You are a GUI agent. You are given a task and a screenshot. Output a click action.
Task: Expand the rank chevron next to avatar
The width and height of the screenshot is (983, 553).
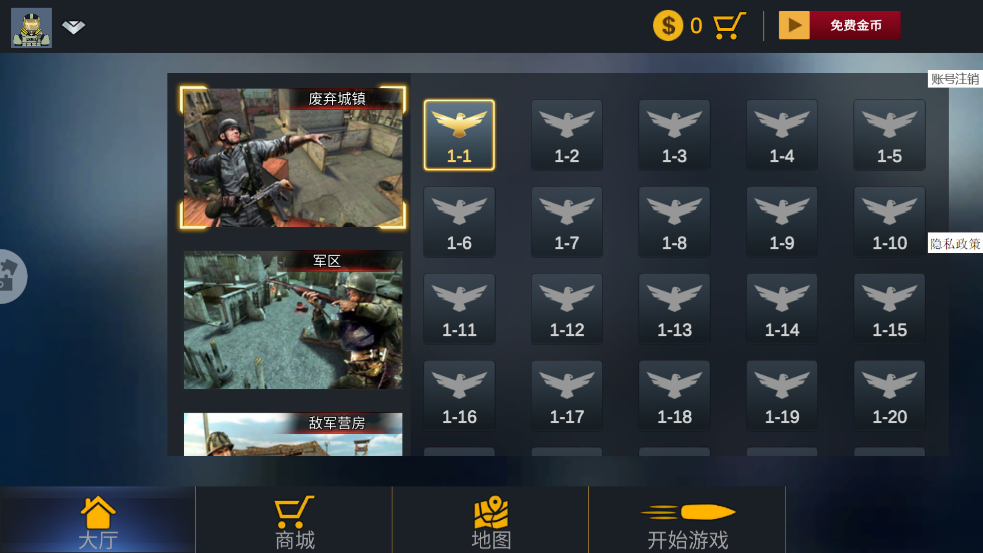(74, 27)
